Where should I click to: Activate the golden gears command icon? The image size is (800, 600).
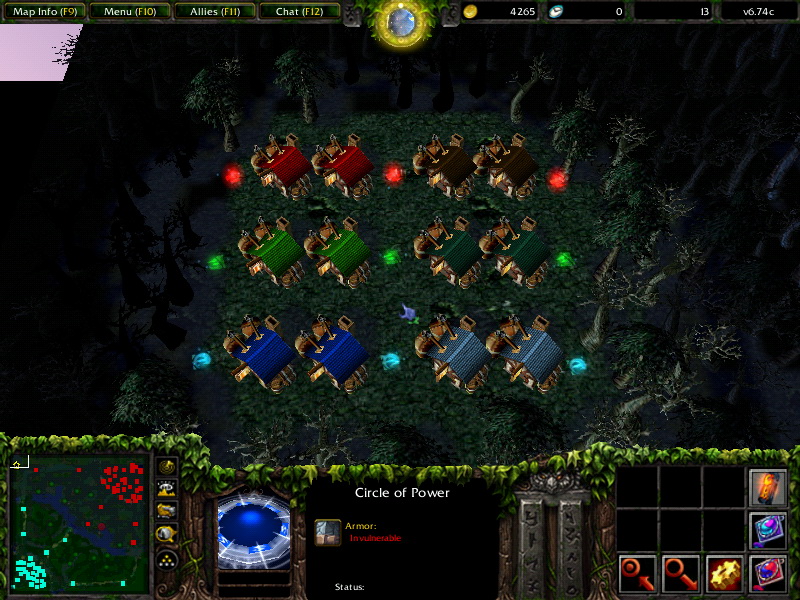(x=724, y=574)
